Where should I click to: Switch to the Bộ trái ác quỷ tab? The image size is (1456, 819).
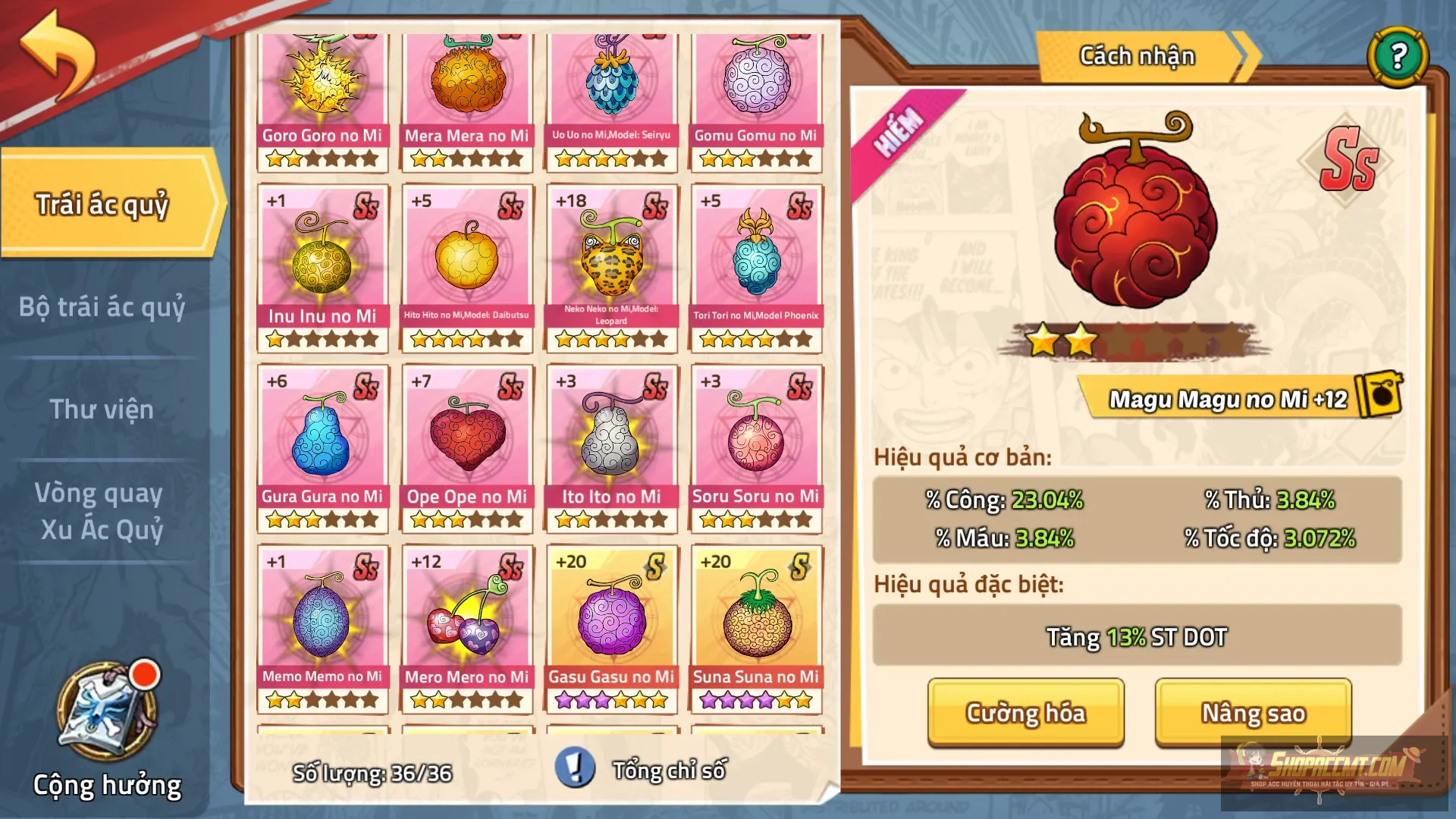[x=102, y=307]
